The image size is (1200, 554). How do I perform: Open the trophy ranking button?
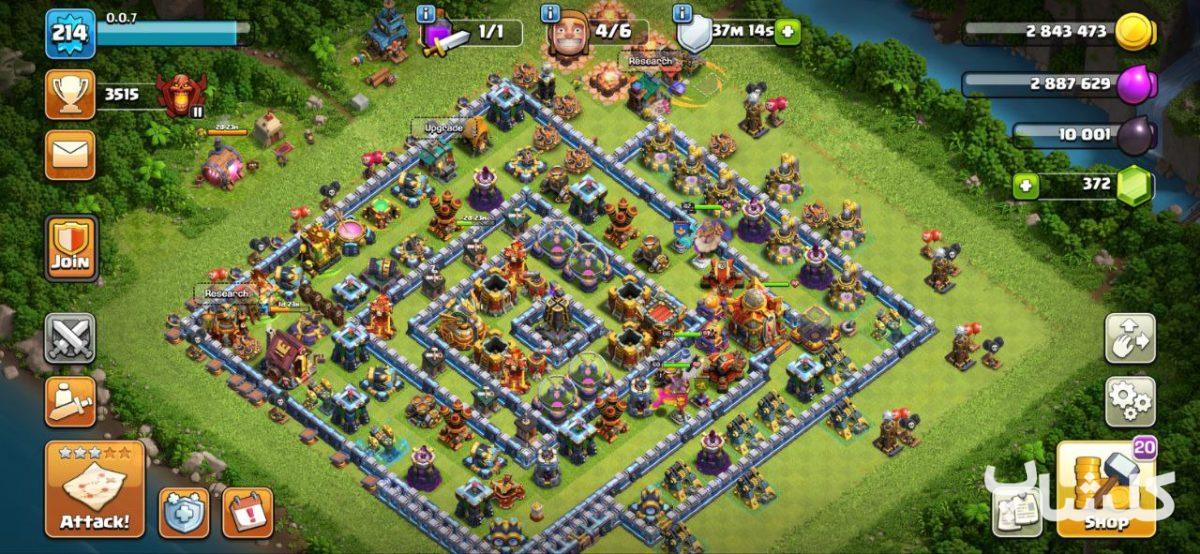70,95
